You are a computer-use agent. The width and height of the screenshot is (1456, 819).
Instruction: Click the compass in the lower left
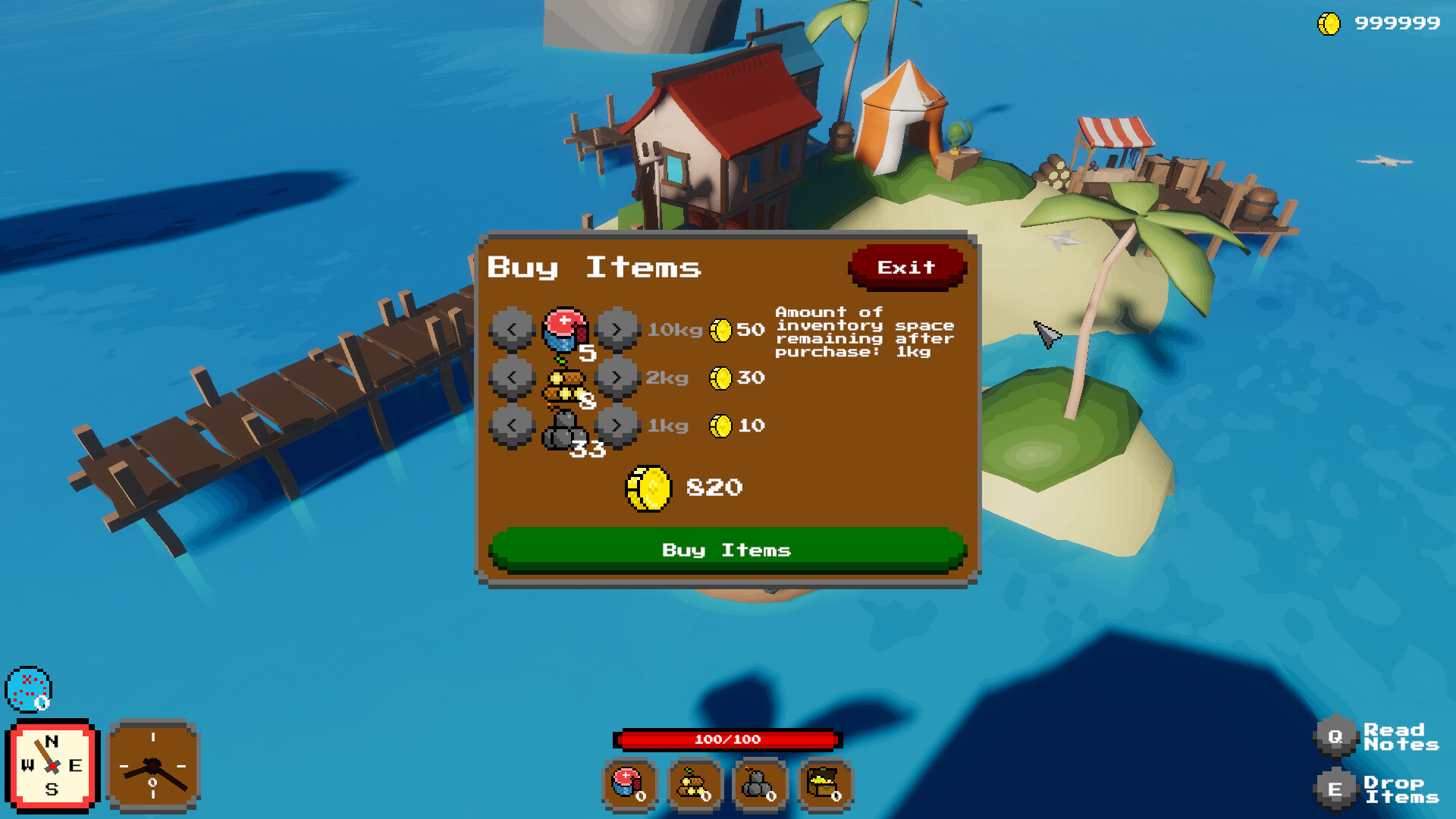[x=51, y=766]
